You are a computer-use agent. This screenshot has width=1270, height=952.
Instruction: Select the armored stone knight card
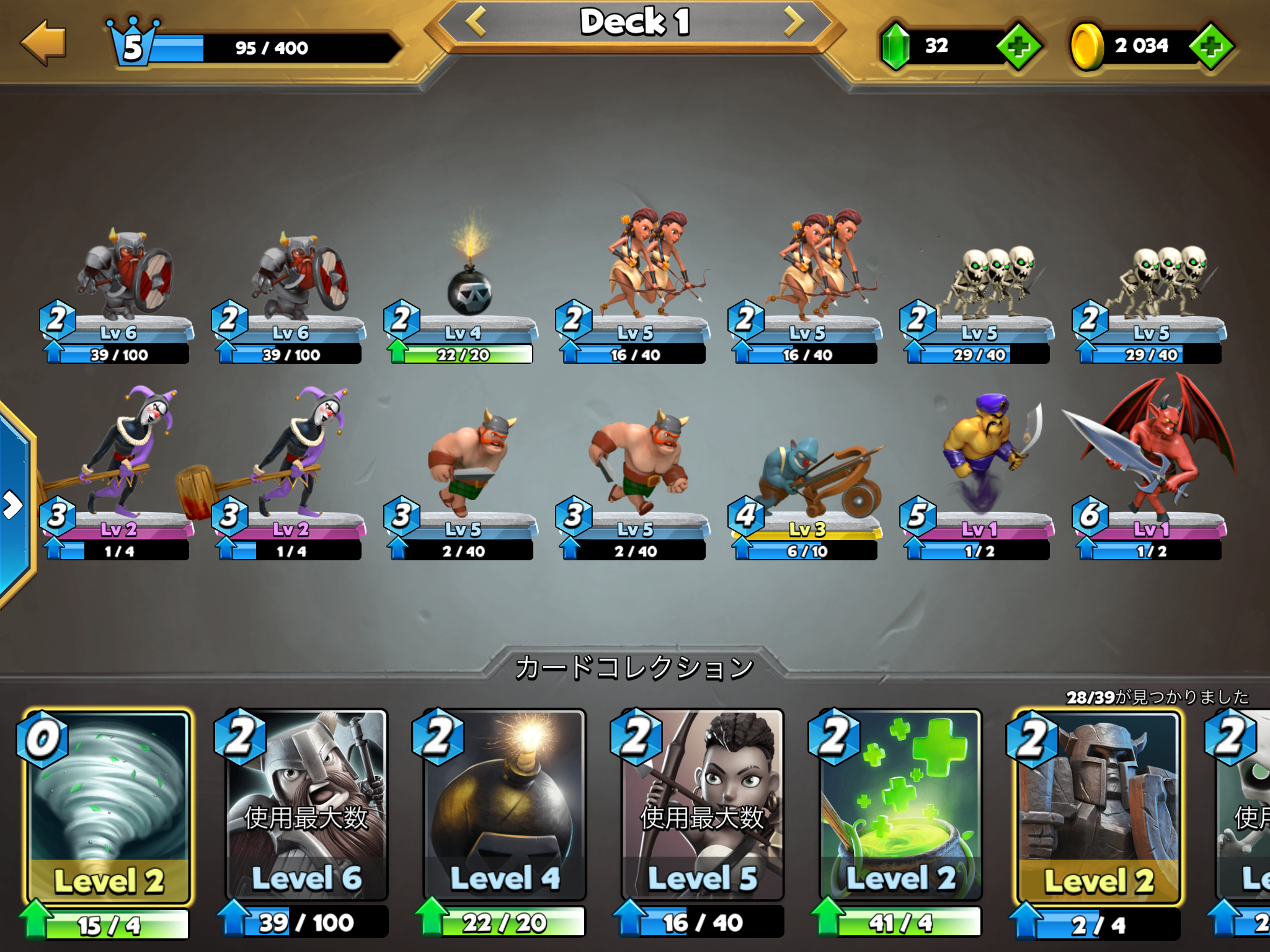[x=1098, y=806]
